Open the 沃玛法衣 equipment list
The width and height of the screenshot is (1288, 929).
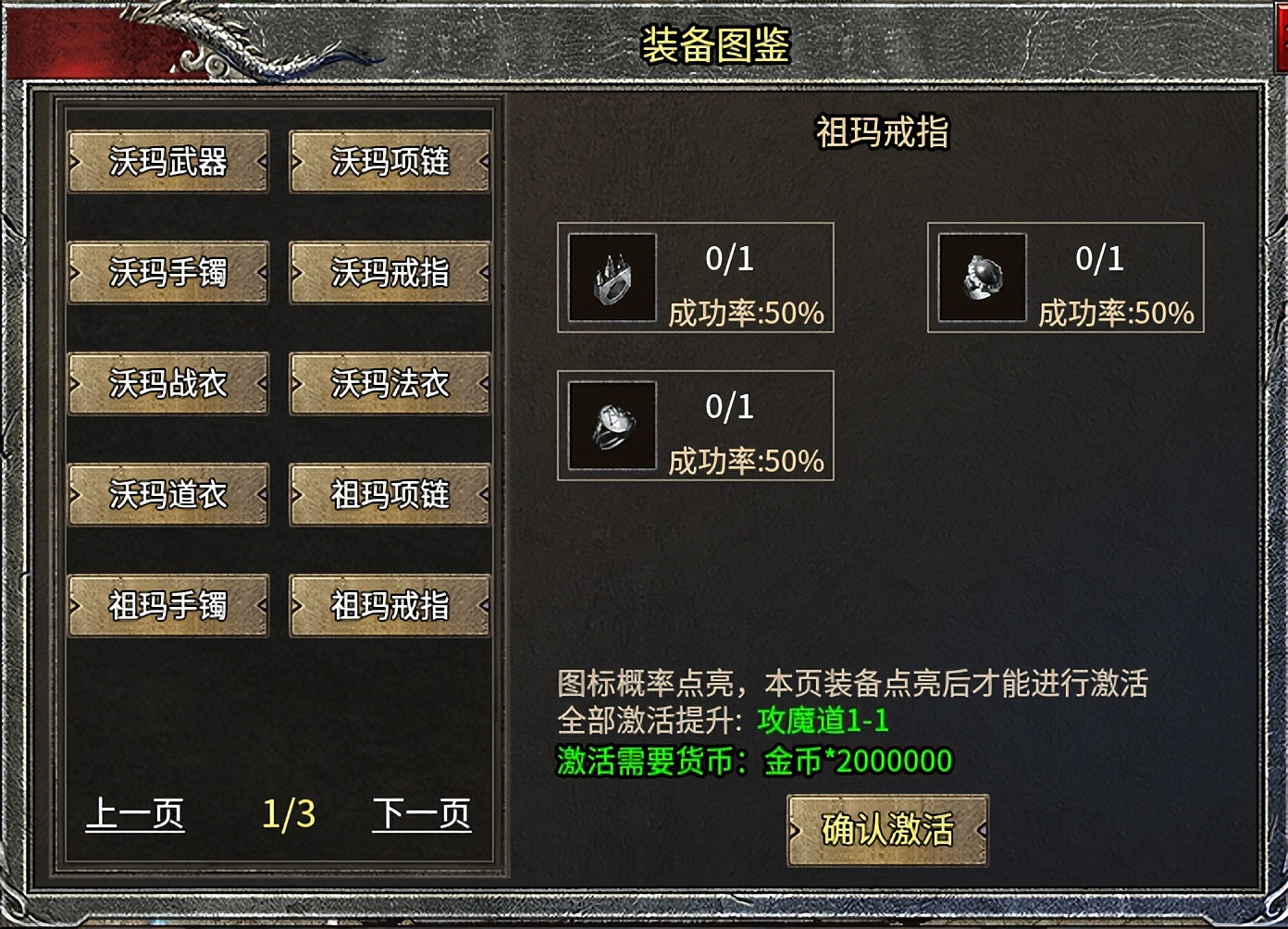click(390, 383)
